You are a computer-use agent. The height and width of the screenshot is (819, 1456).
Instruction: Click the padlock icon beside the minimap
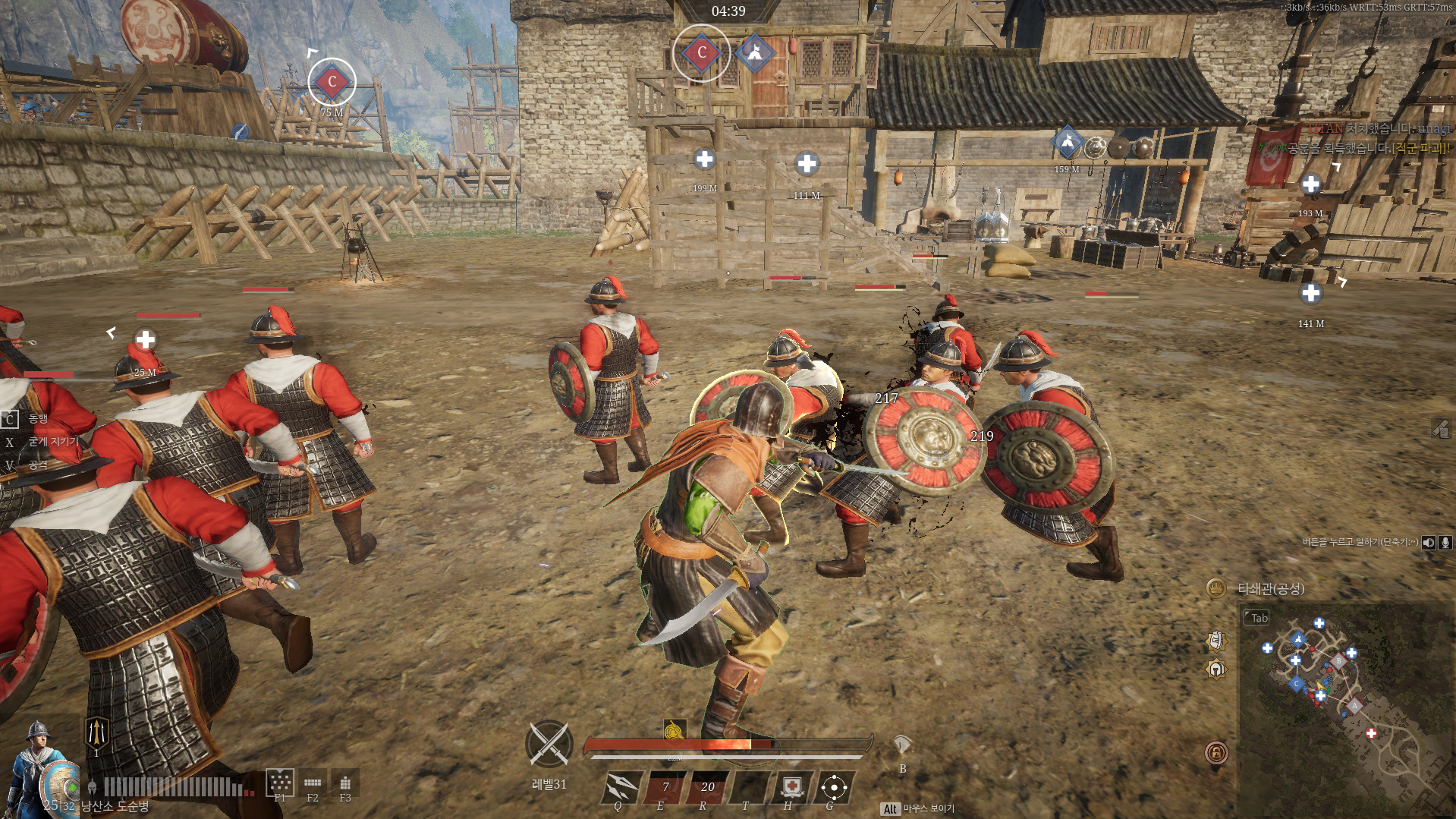coord(1216,753)
